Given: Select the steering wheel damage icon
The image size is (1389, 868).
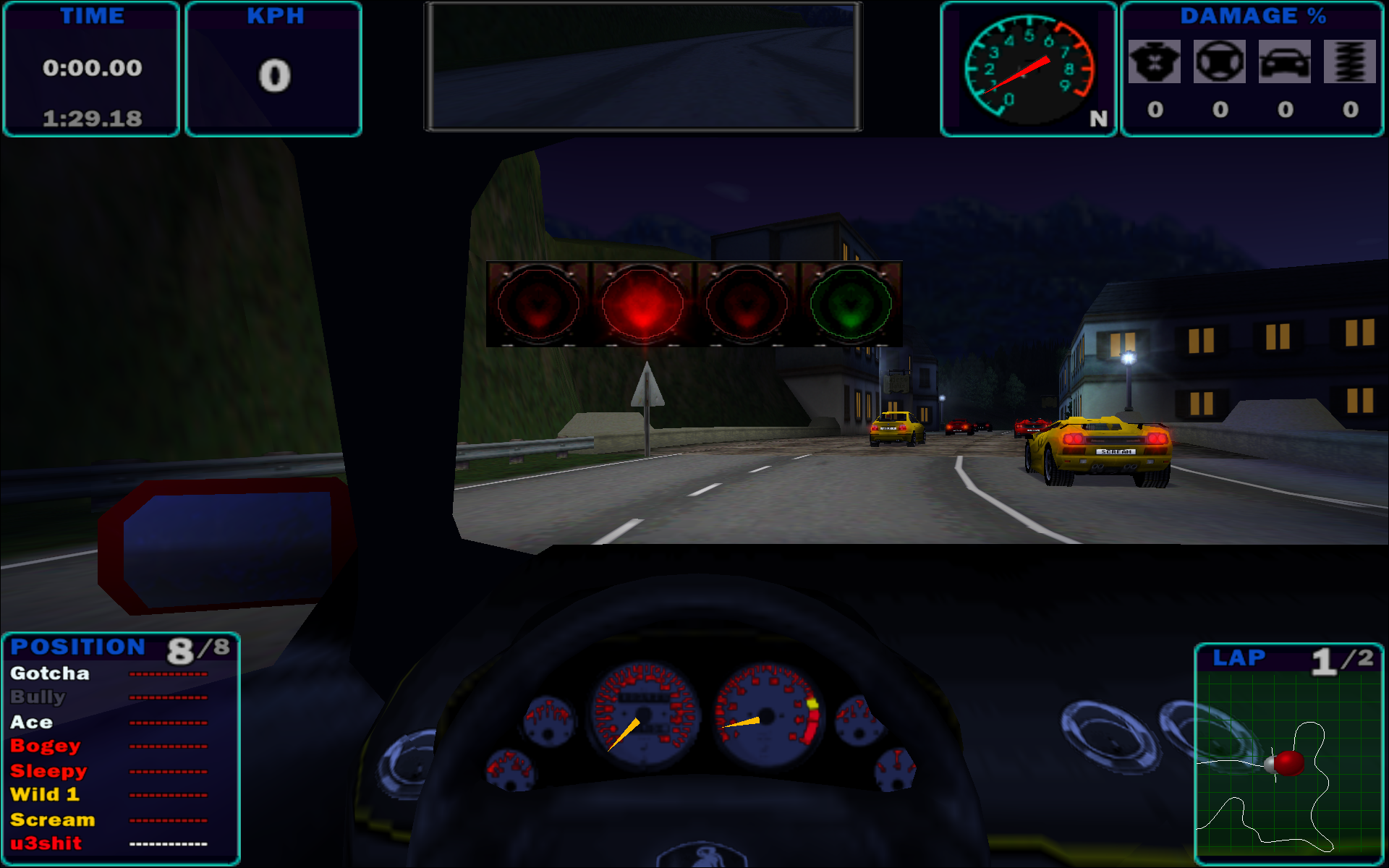Looking at the screenshot, I should pos(1220,62).
